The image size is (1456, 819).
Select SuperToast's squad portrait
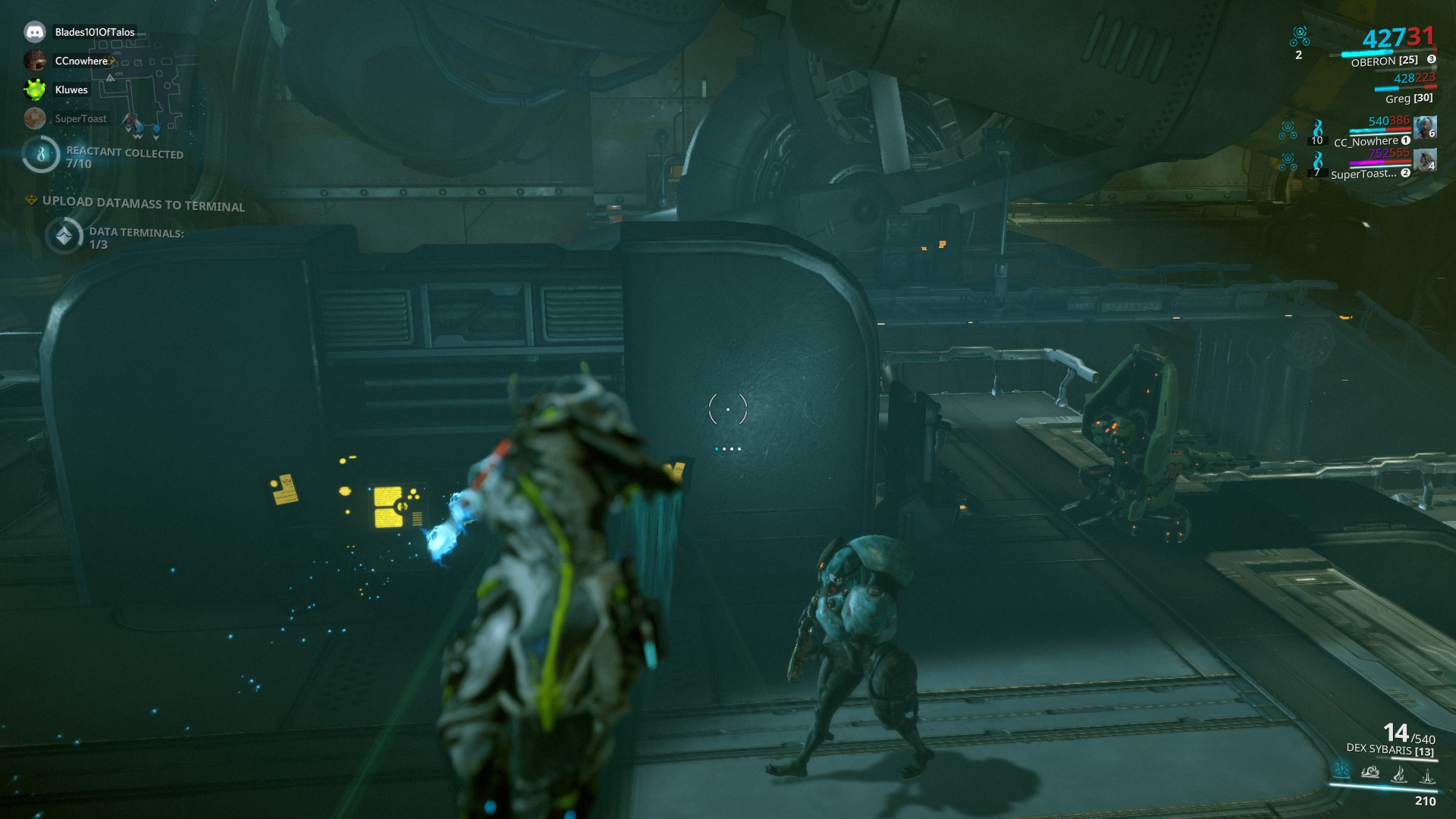tap(1425, 160)
